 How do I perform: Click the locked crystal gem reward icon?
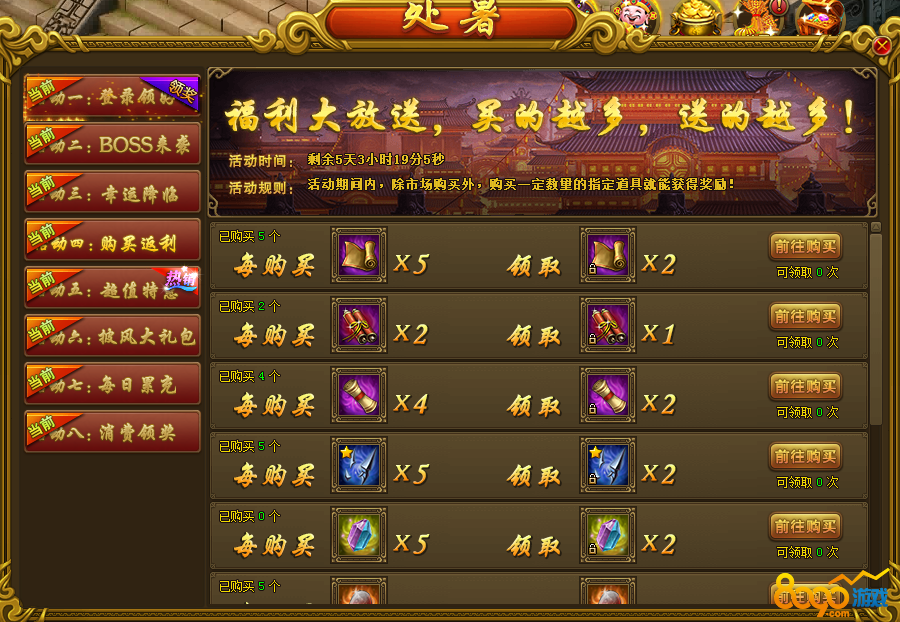[608, 535]
